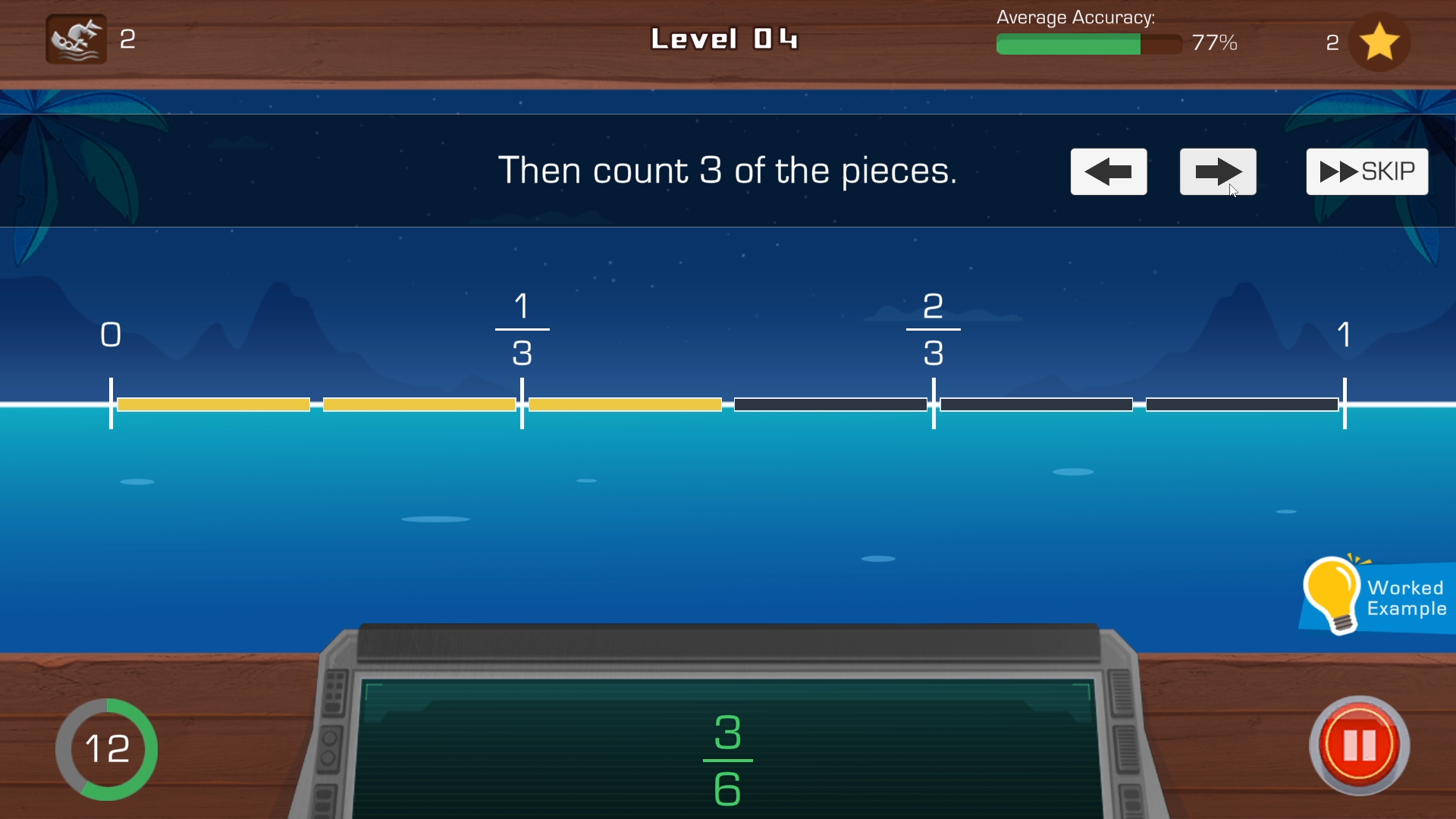Select the 1/3 tick mark on the number line

522,404
